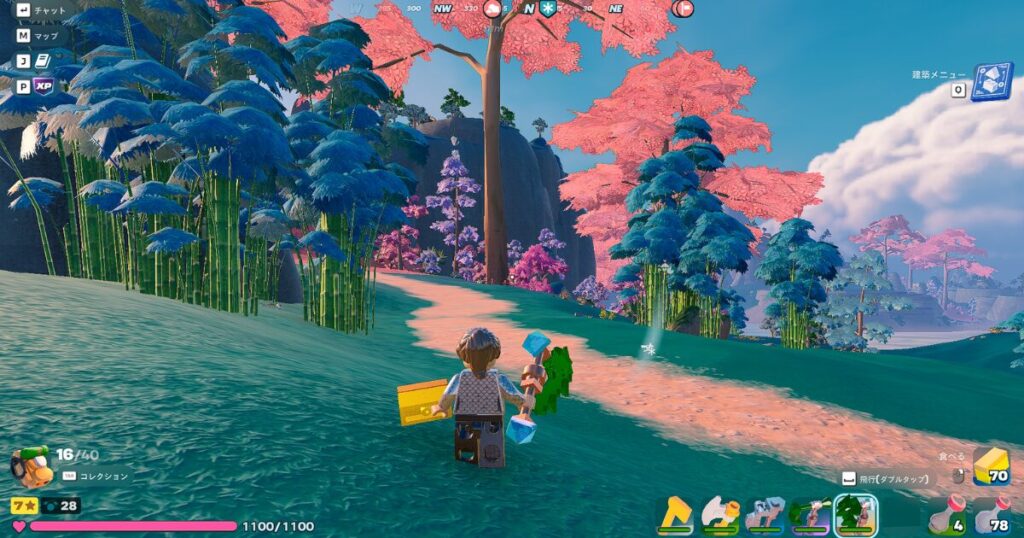Select the highlighted green leaf item slot
This screenshot has width=1024, height=538.
(855, 514)
